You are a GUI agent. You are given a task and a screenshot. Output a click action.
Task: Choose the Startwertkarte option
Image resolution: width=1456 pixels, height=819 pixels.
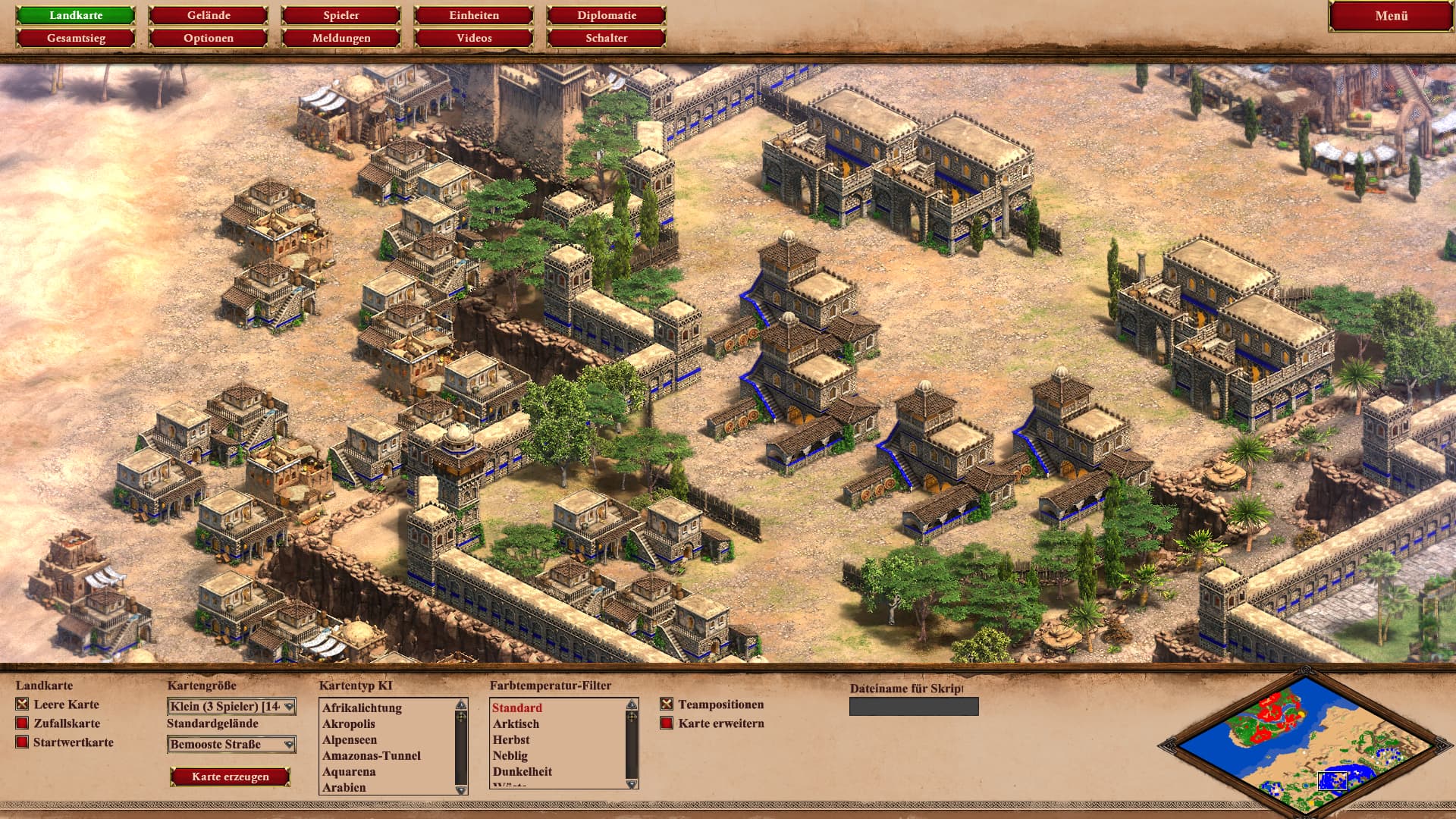22,742
